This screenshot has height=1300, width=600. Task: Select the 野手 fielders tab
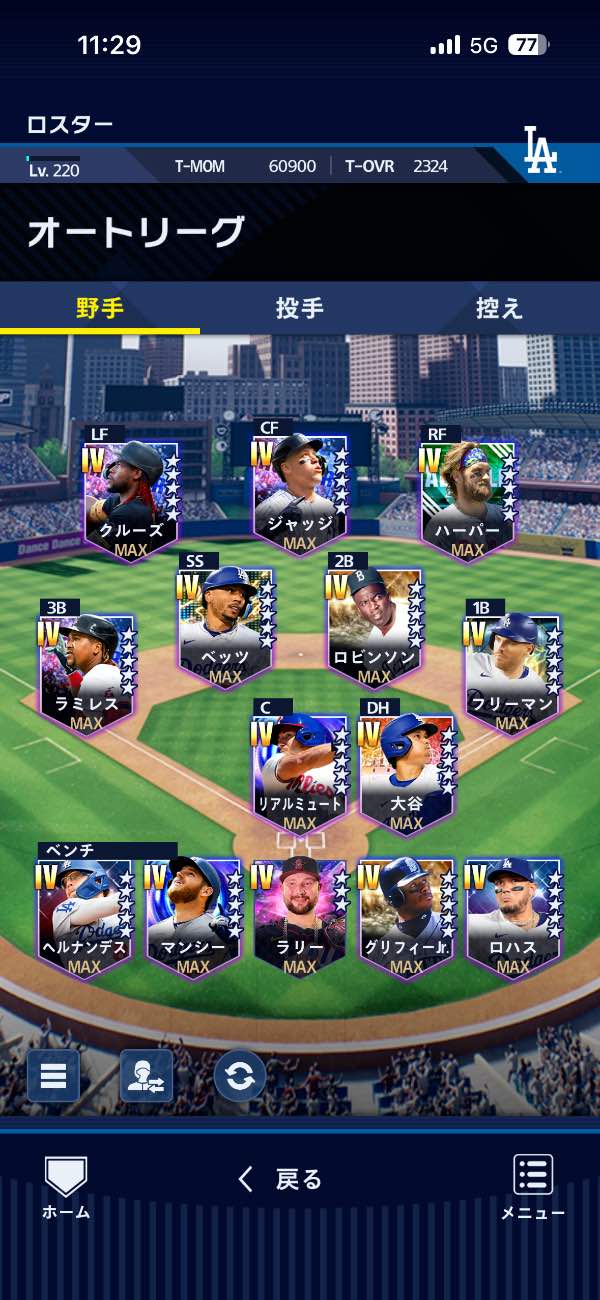[100, 308]
